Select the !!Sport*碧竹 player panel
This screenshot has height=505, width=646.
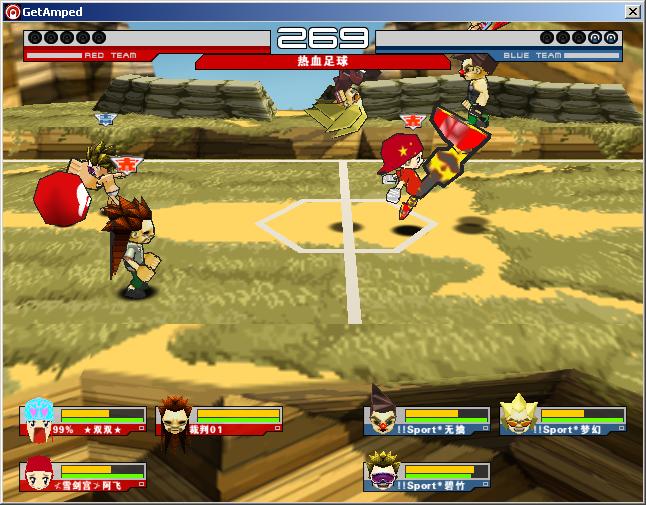coord(427,476)
